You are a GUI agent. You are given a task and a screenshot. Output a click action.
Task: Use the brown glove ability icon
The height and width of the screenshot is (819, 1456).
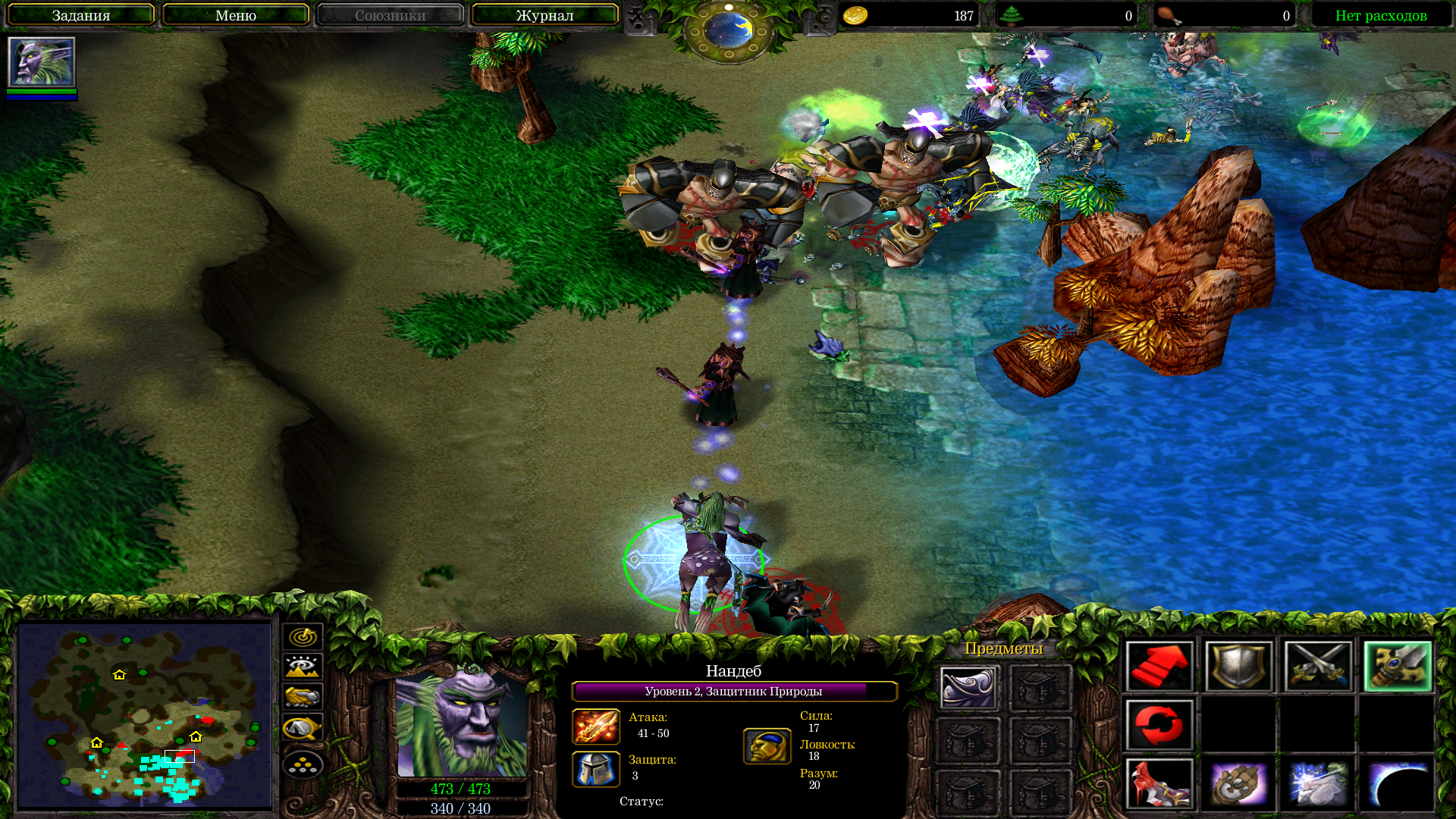[x=1238, y=783]
